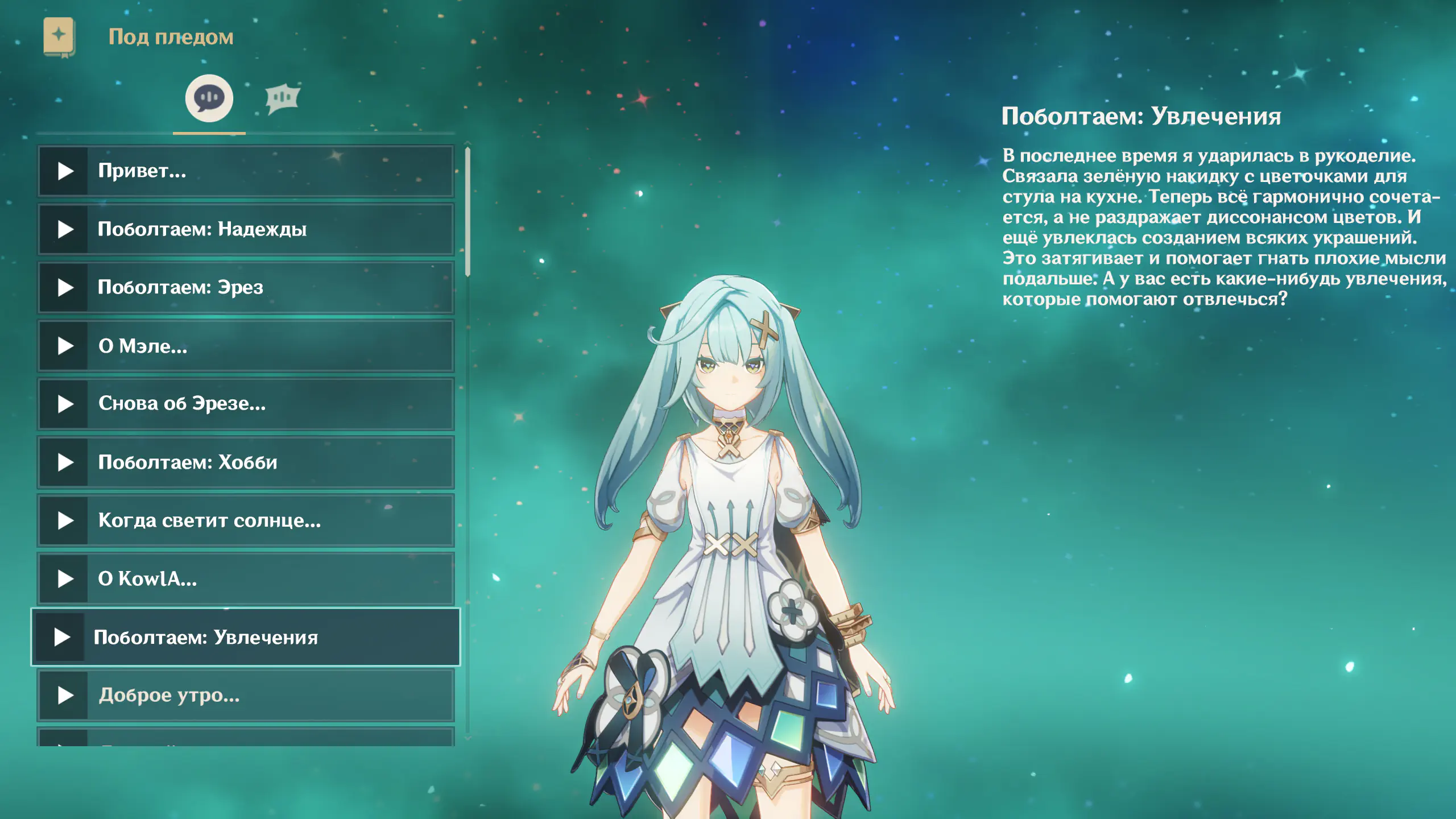The image size is (1456, 819).
Task: Play the "Привет..." voice line
Action: [246, 171]
